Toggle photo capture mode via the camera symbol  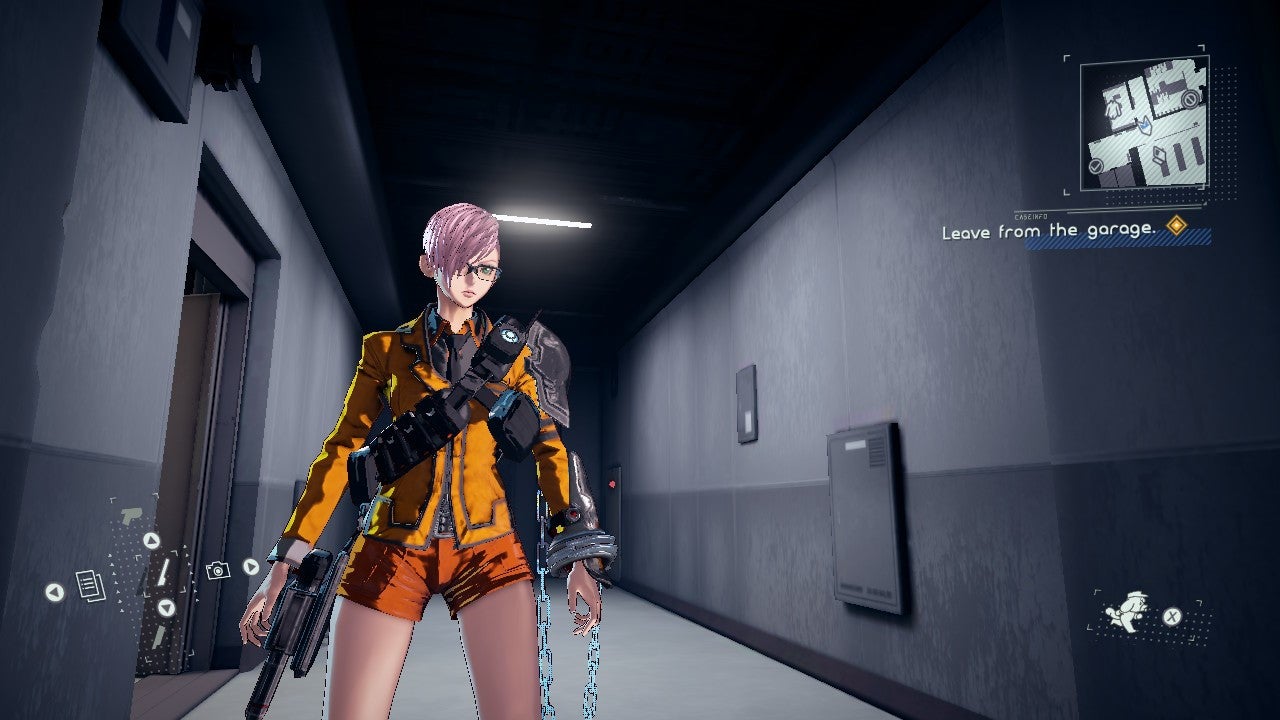pos(218,569)
